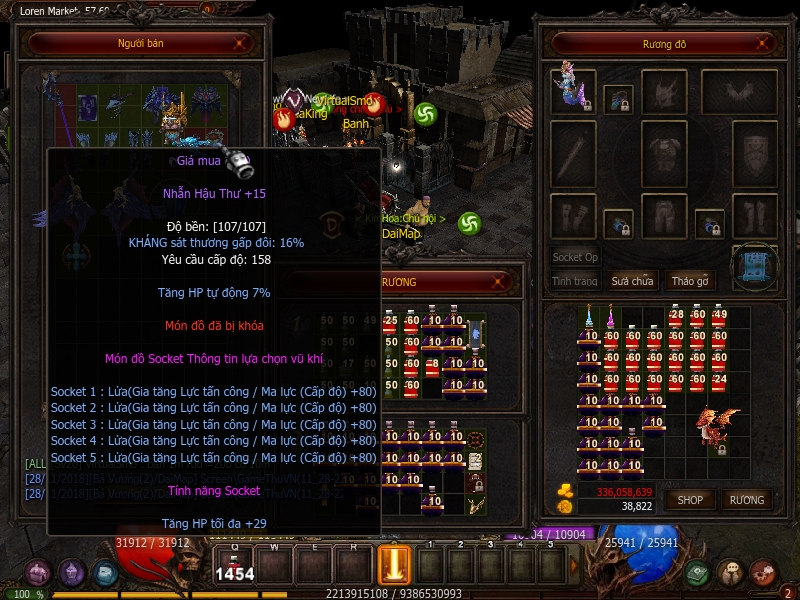The height and width of the screenshot is (600, 800).
Task: Click the Socket Op button
Action: 575,257
